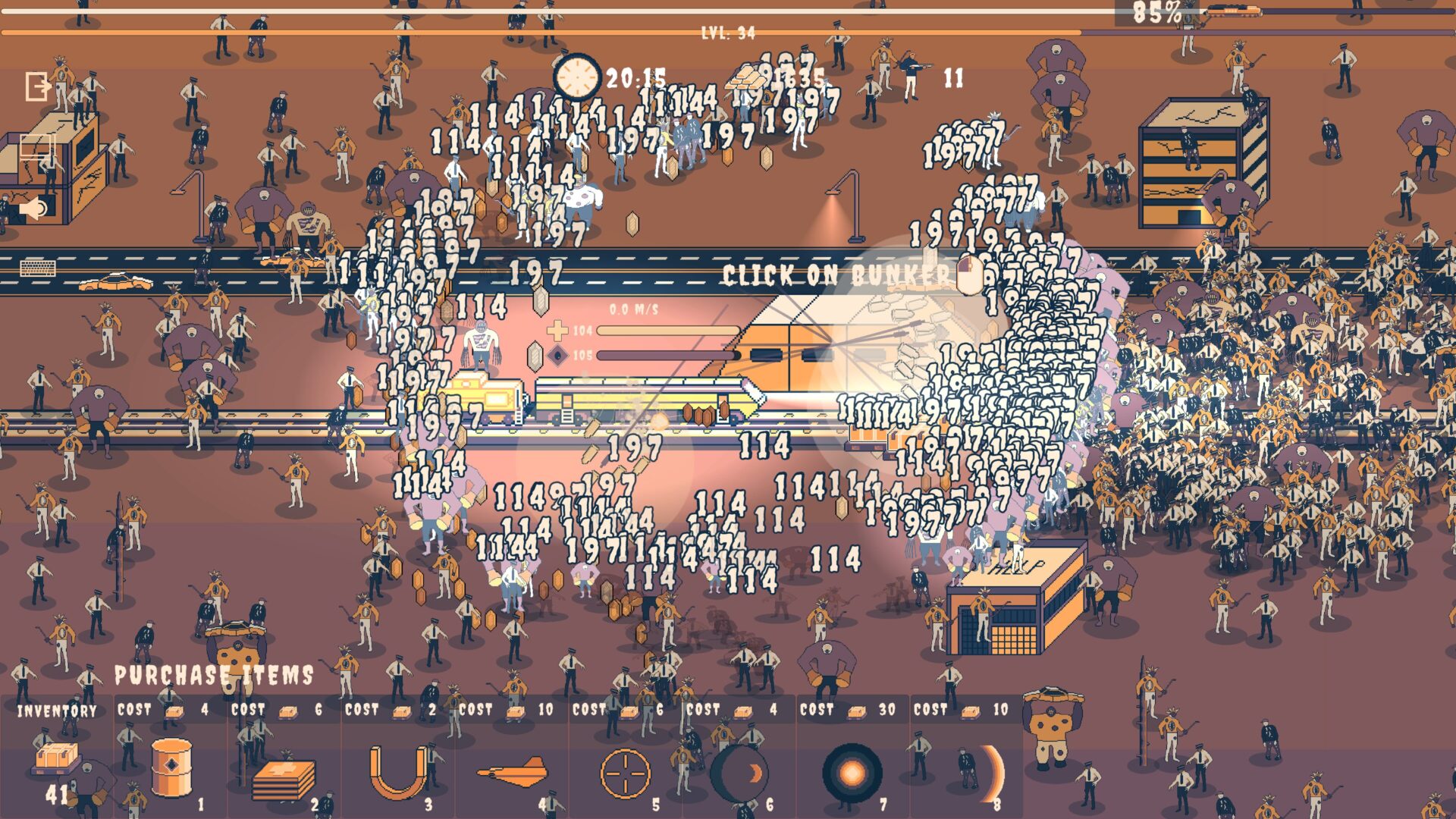Purchase the orange crescent item
This screenshot has height=819, width=1456.
(x=990, y=773)
